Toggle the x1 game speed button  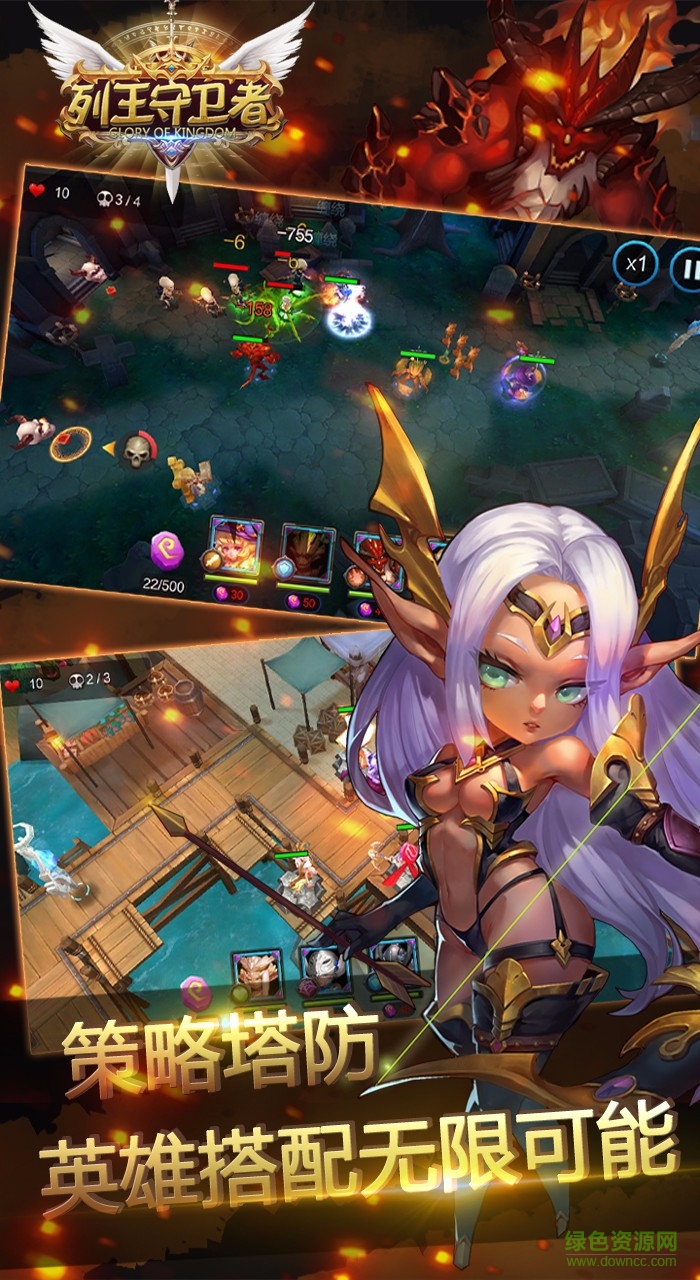tap(636, 265)
